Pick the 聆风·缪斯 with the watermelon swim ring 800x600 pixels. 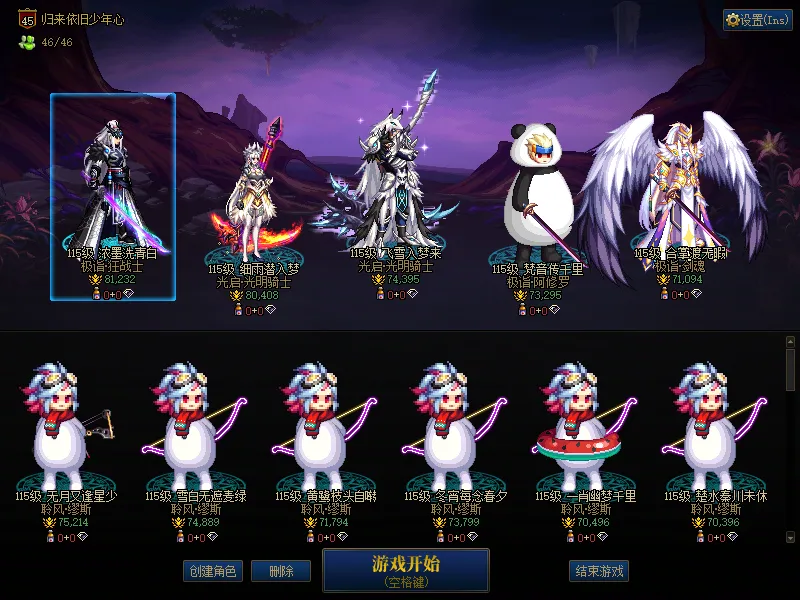(581, 430)
